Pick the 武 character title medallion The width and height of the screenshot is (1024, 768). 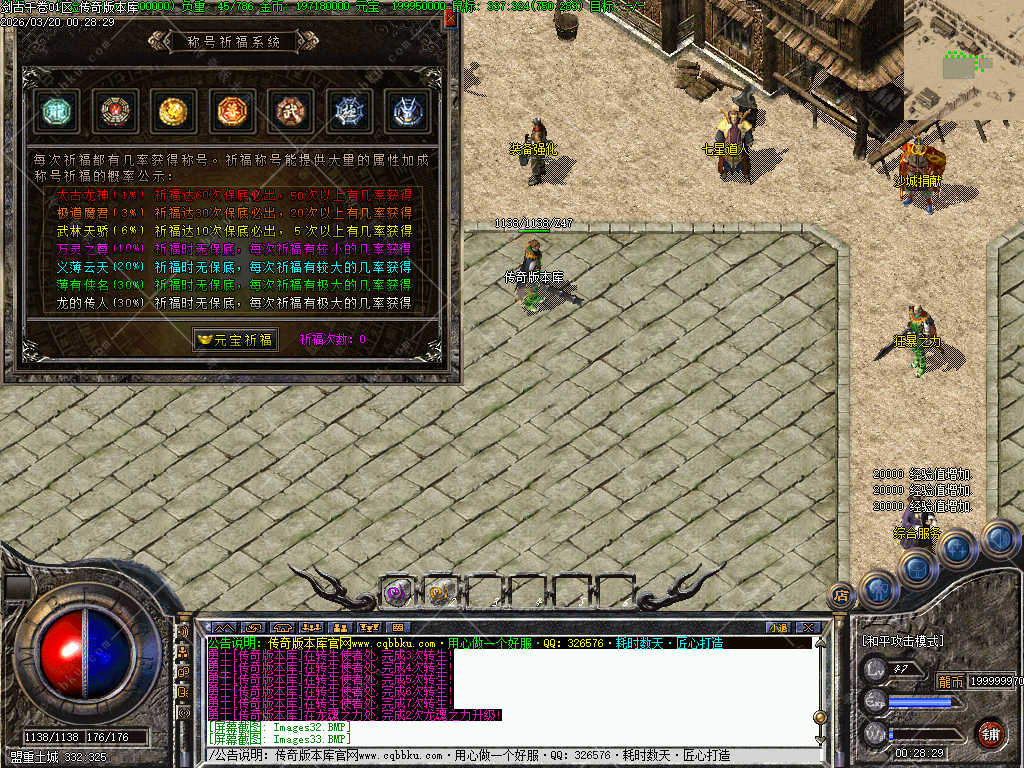point(291,111)
